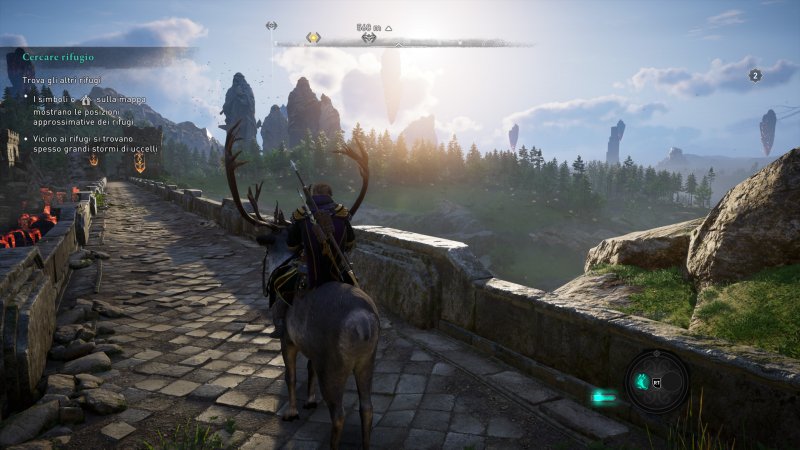Select the yellow diamond marker on the compass
The image size is (800, 450).
(x=313, y=38)
